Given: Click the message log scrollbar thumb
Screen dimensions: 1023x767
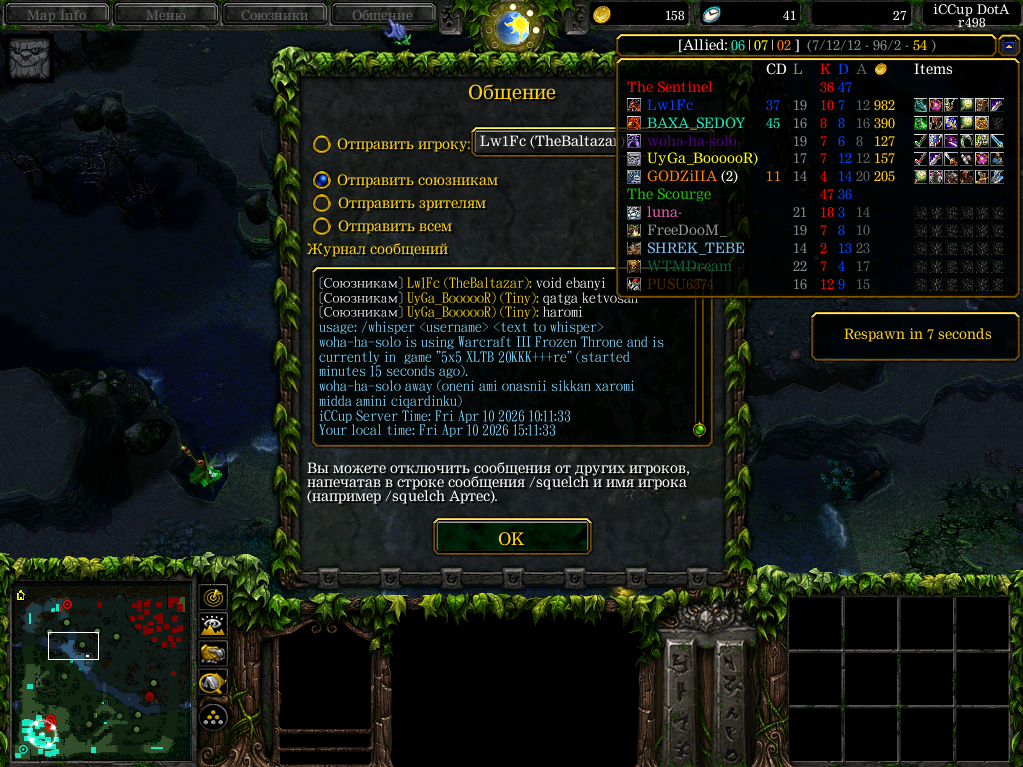Looking at the screenshot, I should click(699, 430).
